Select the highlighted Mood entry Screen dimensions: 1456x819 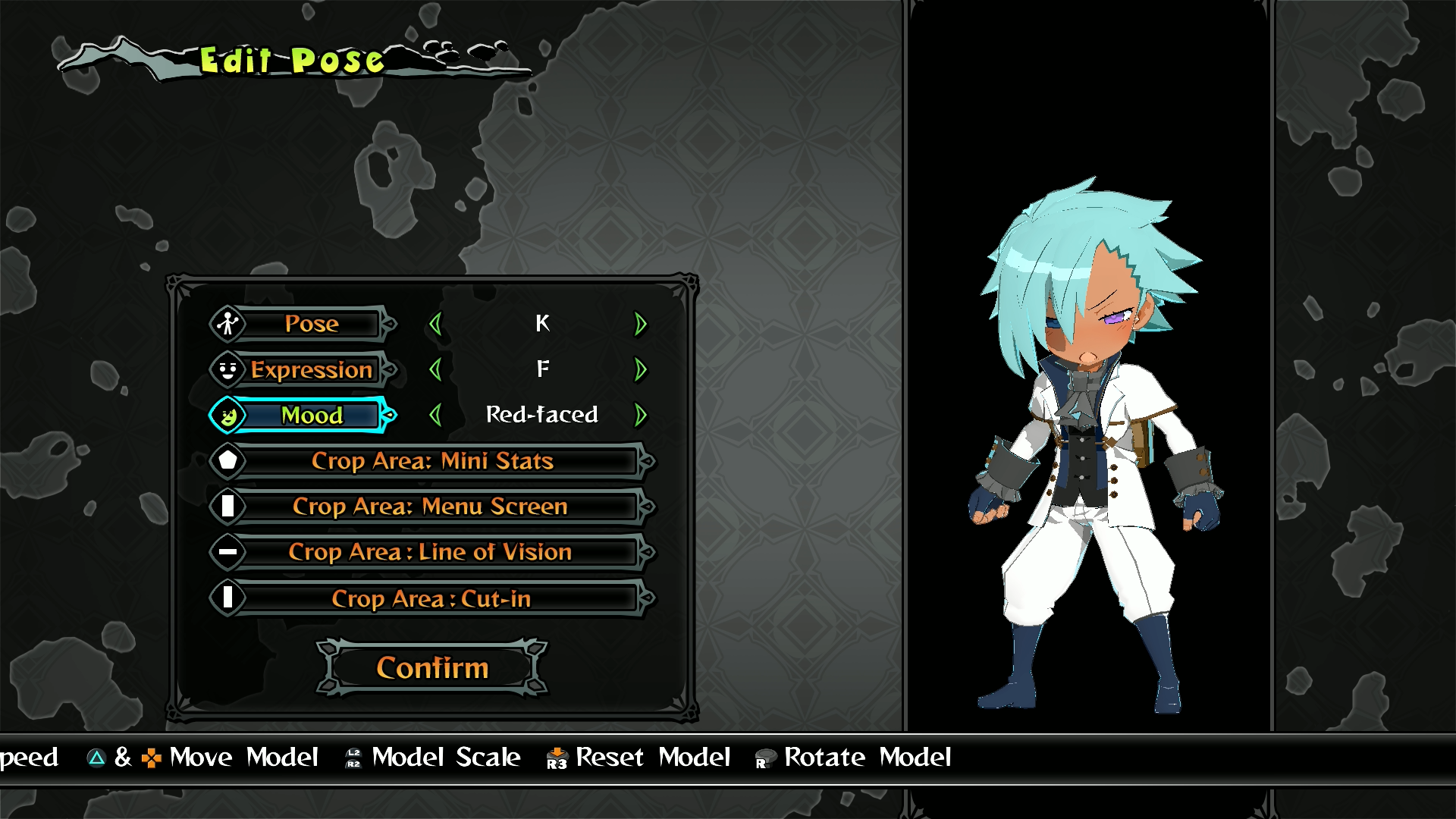[x=311, y=416]
